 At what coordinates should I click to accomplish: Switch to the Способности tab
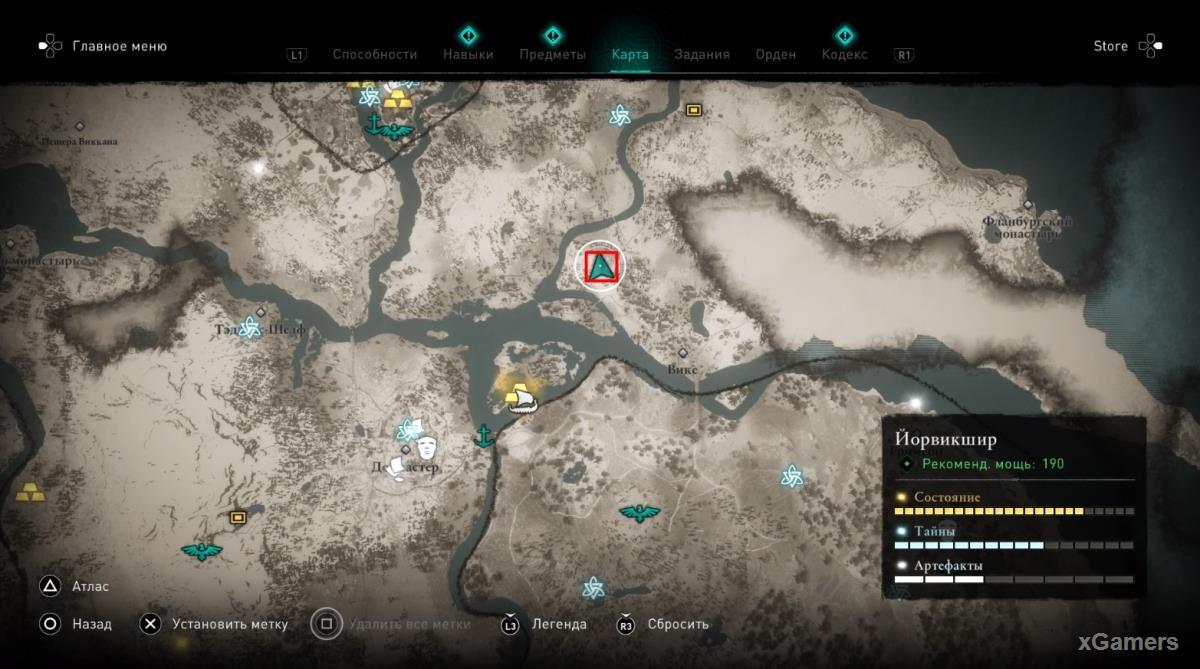[374, 55]
